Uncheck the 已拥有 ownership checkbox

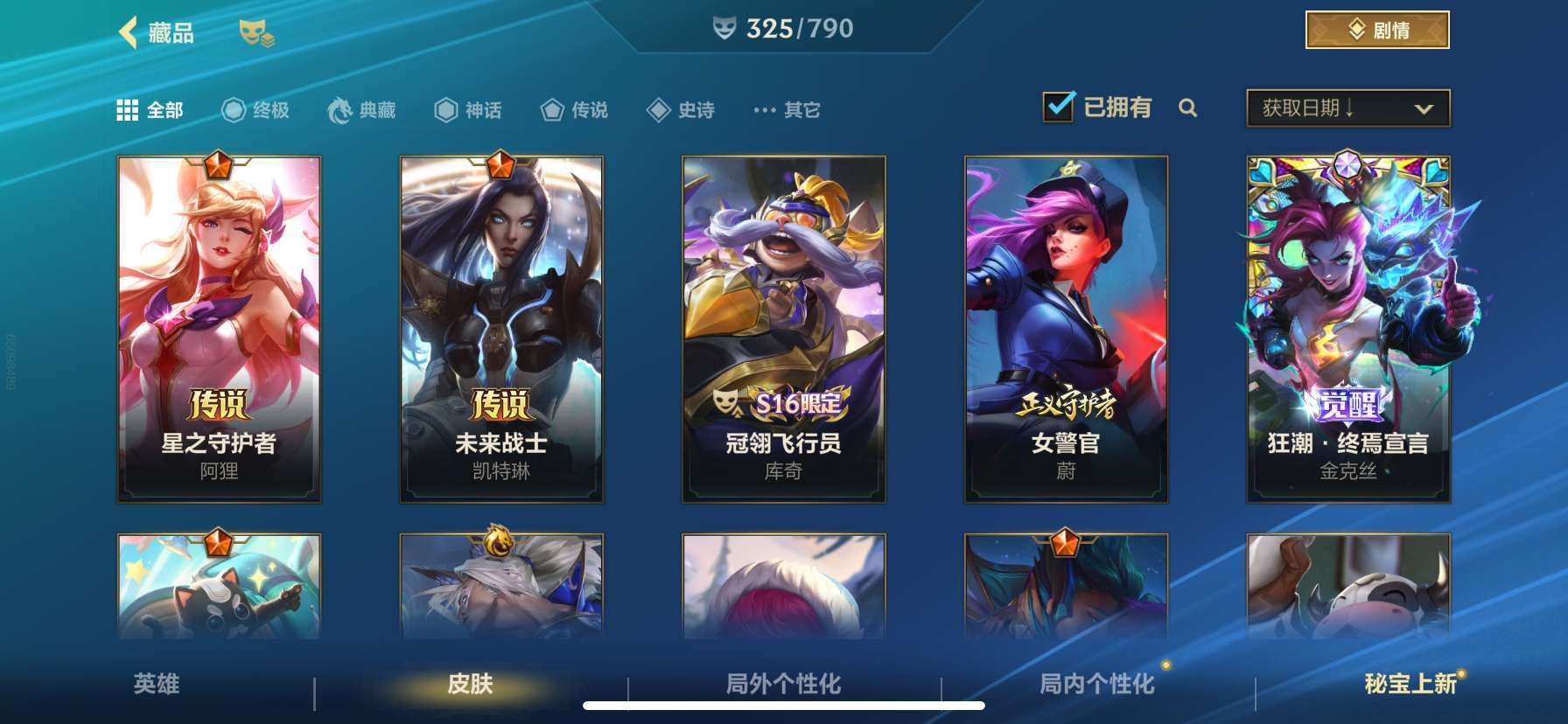tap(1060, 105)
